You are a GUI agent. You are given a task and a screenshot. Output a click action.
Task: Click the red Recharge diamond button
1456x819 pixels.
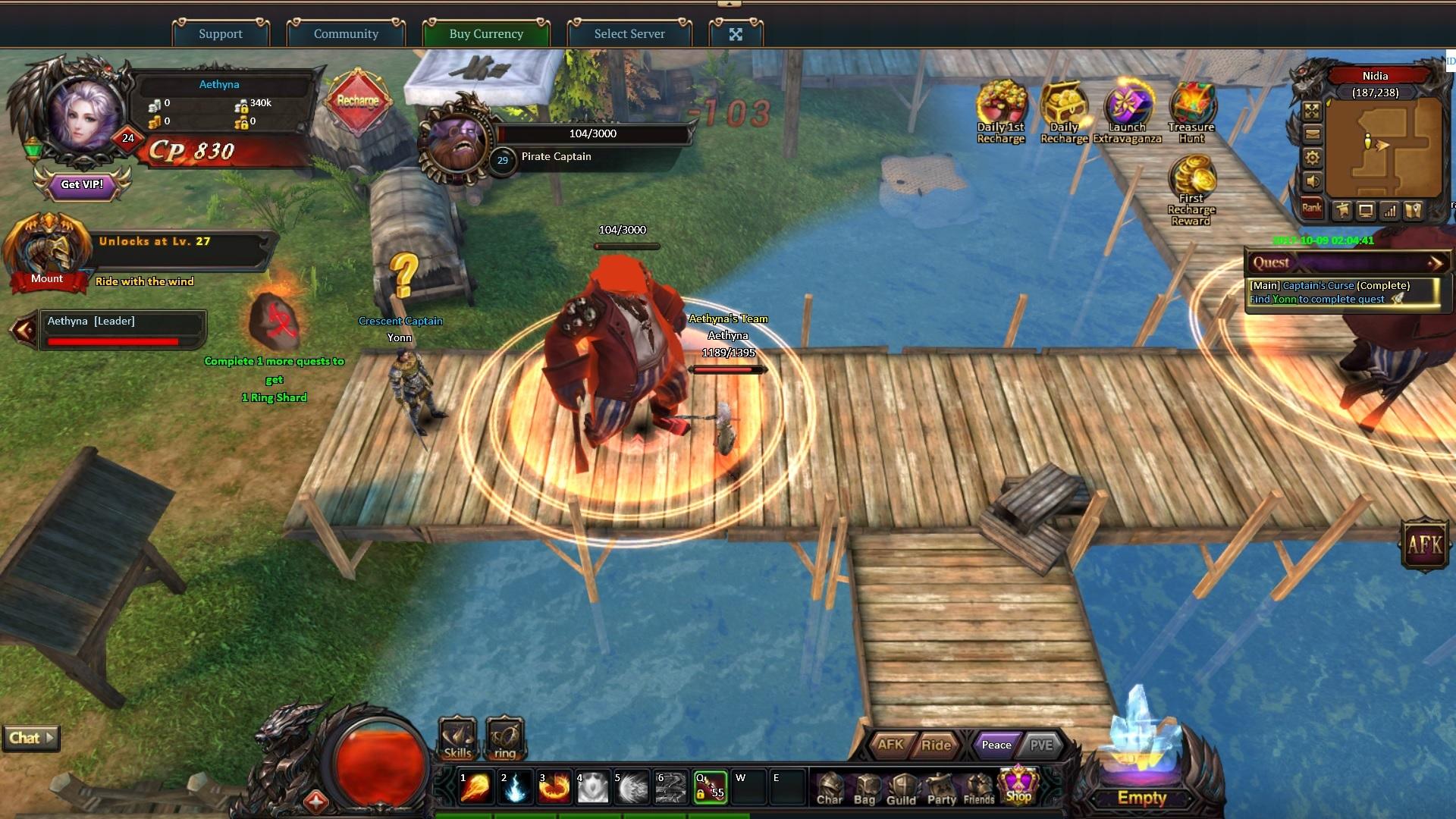(357, 101)
